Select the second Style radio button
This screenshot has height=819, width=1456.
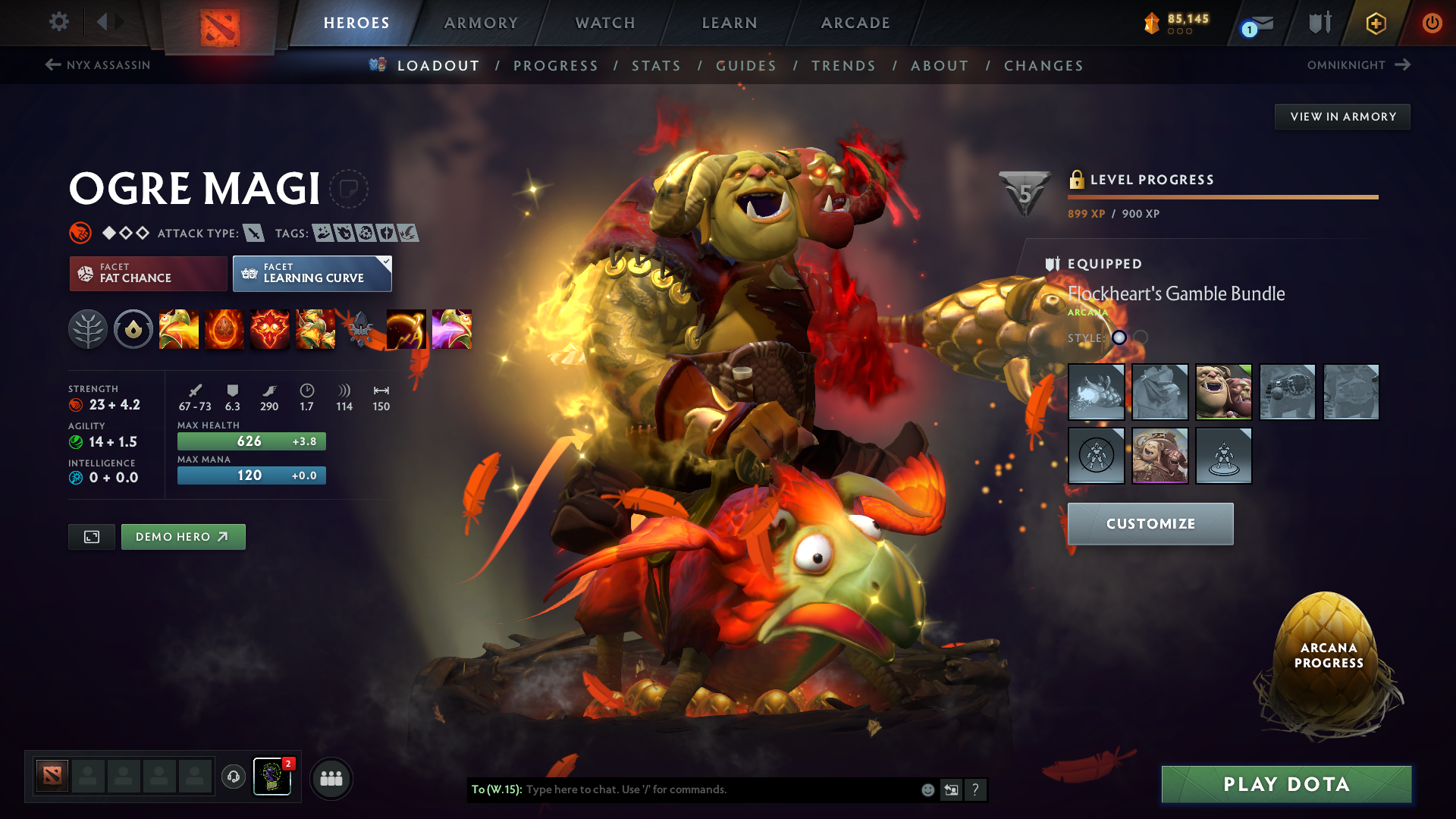(x=1141, y=338)
